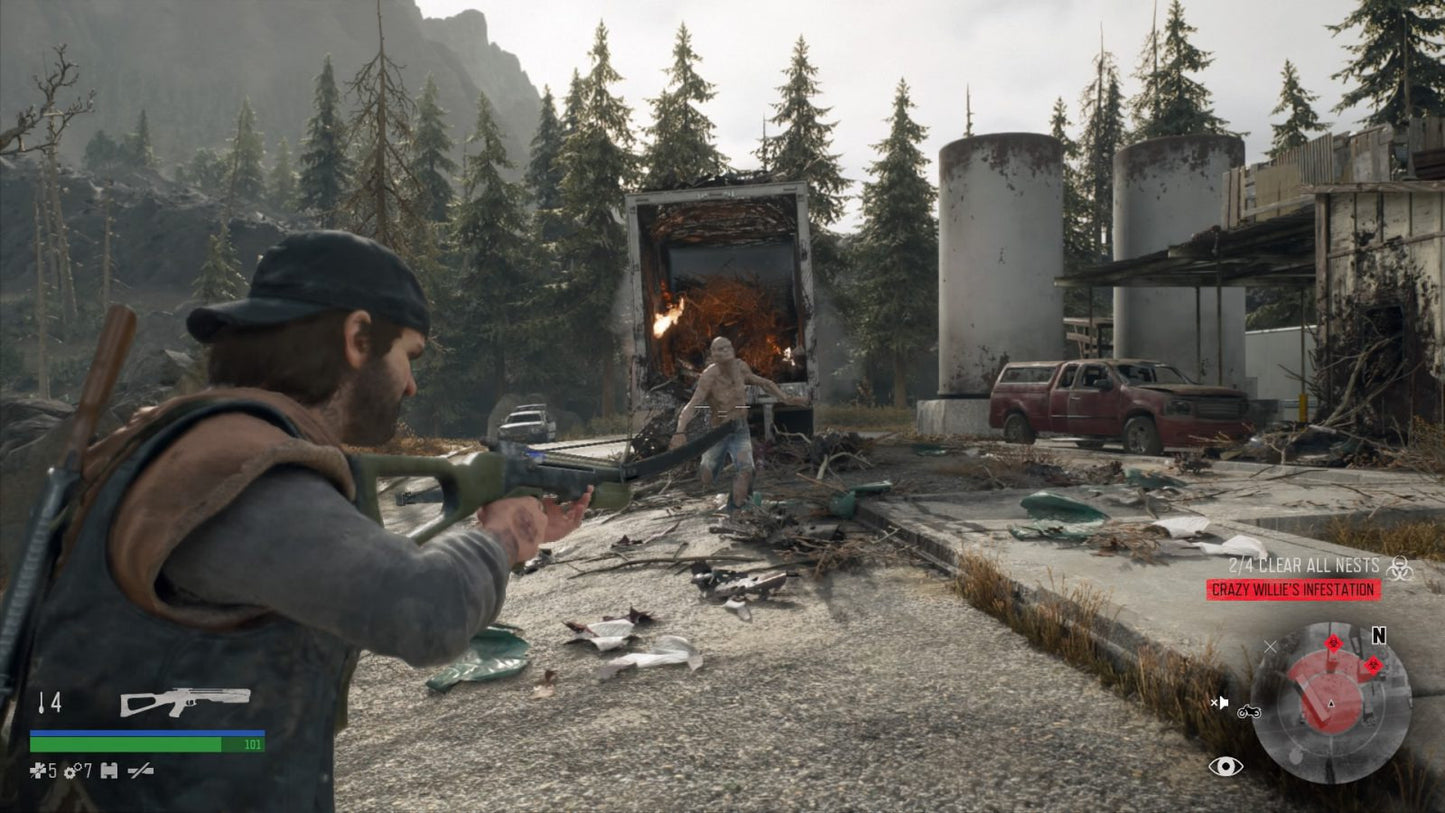Image resolution: width=1445 pixels, height=813 pixels.
Task: Select the biohazard icon beside the nest objective
Action: point(1400,565)
